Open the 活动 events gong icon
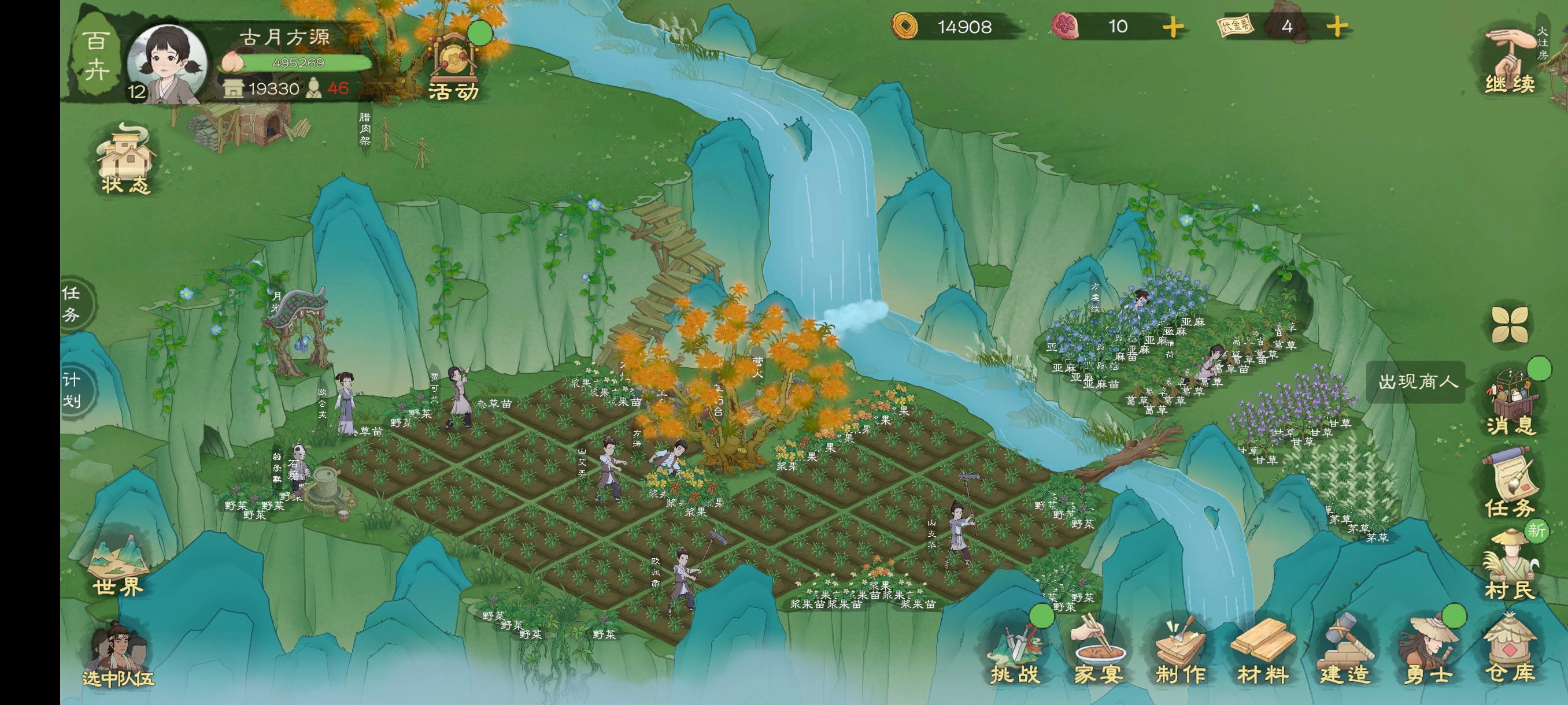 coord(453,66)
